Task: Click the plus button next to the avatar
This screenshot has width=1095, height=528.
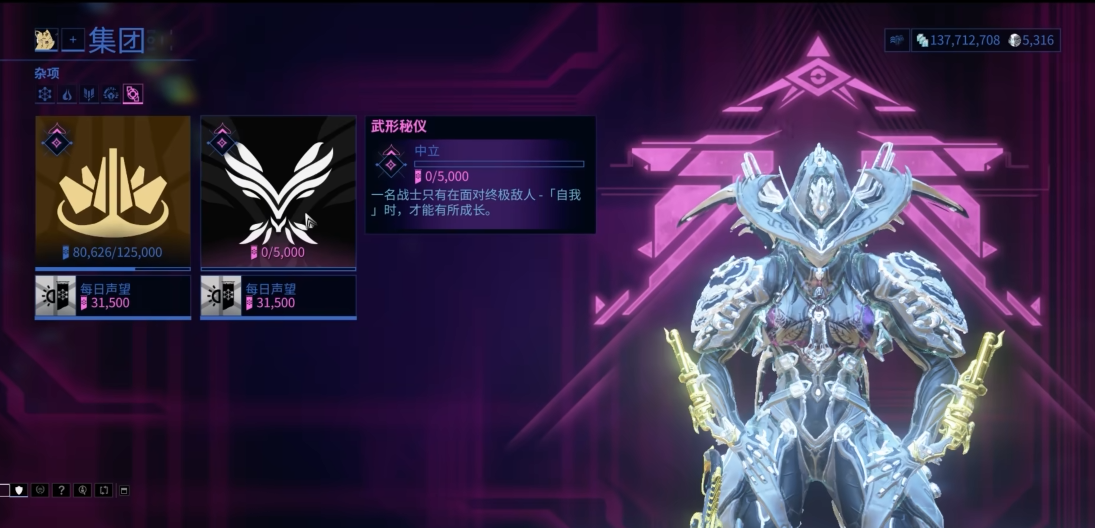Action: coord(73,41)
